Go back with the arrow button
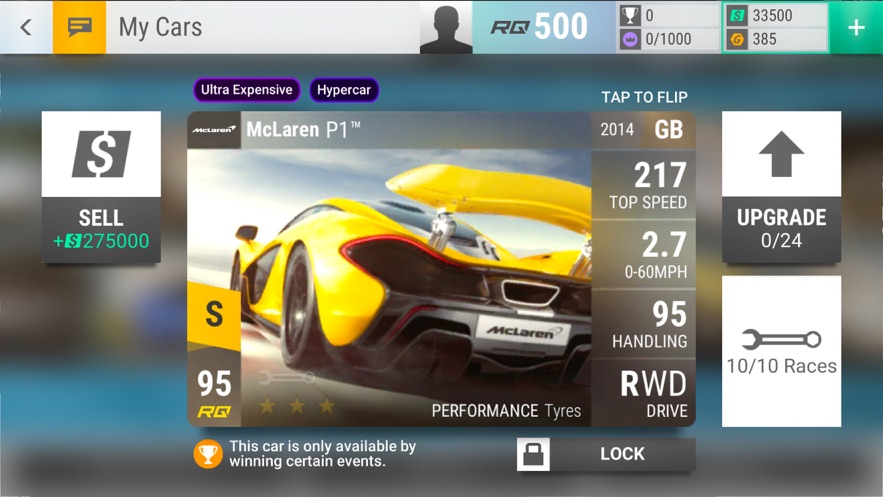This screenshot has width=883, height=497. tap(26, 27)
